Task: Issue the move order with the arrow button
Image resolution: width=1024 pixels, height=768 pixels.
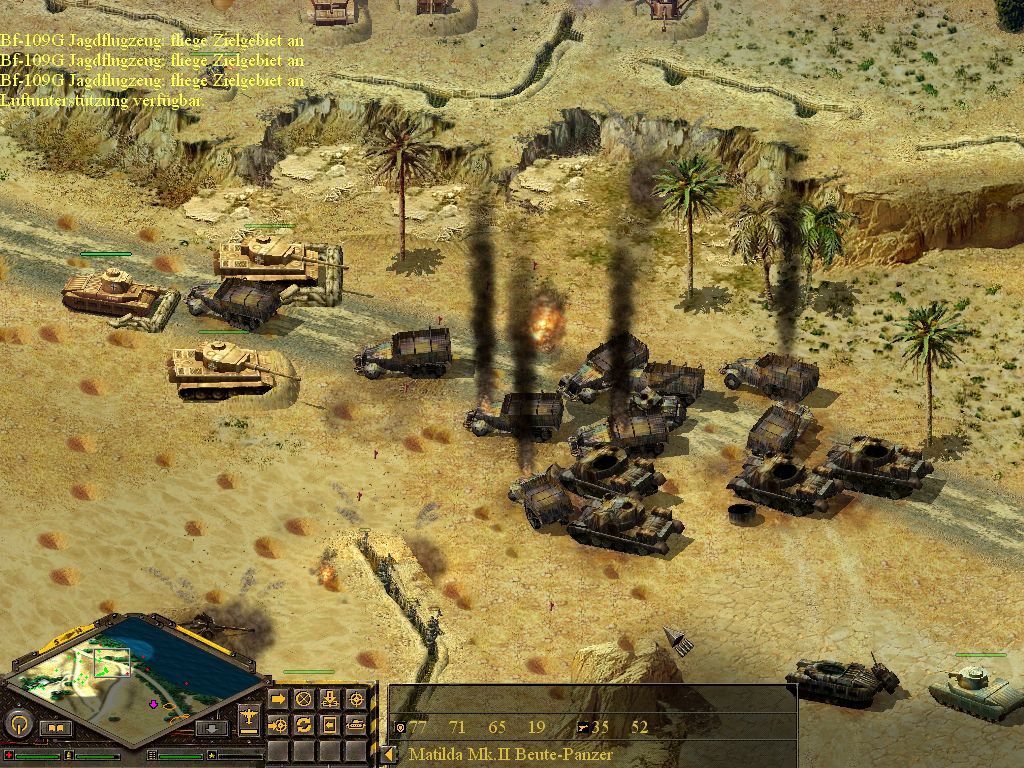Action: [x=278, y=698]
